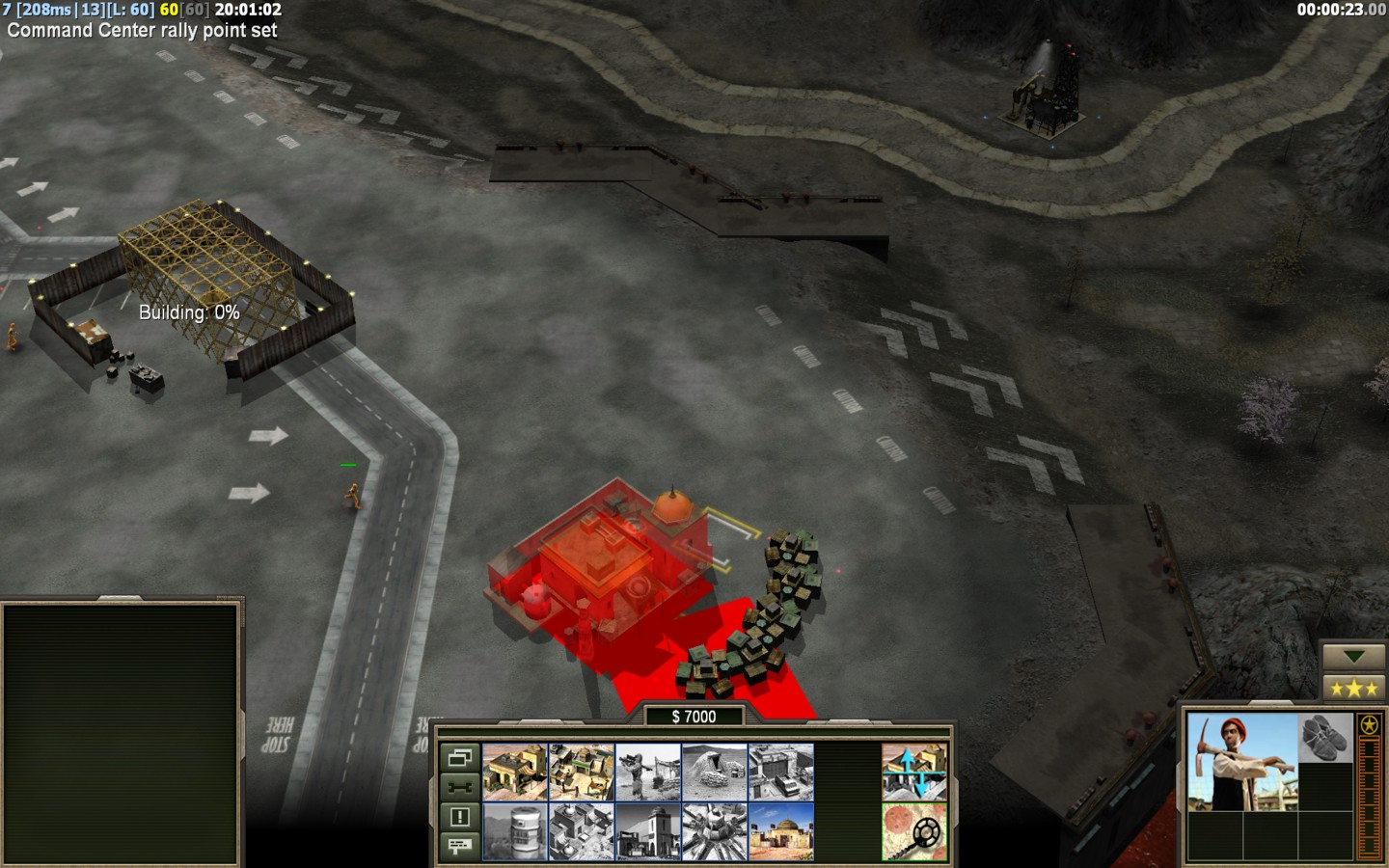Screen dimensions: 1389x868
Task: Select the Arms Dealer build icon
Action: pos(780,772)
